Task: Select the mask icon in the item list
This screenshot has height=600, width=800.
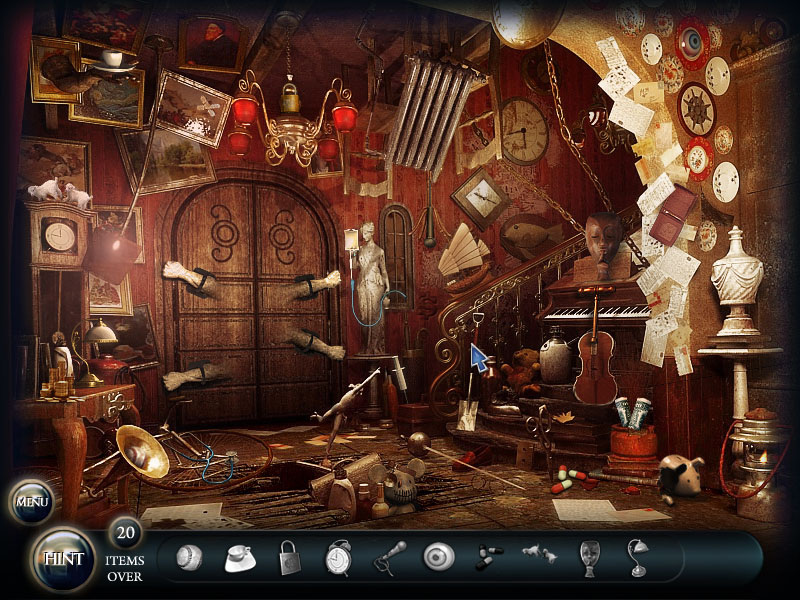Action: coord(590,557)
